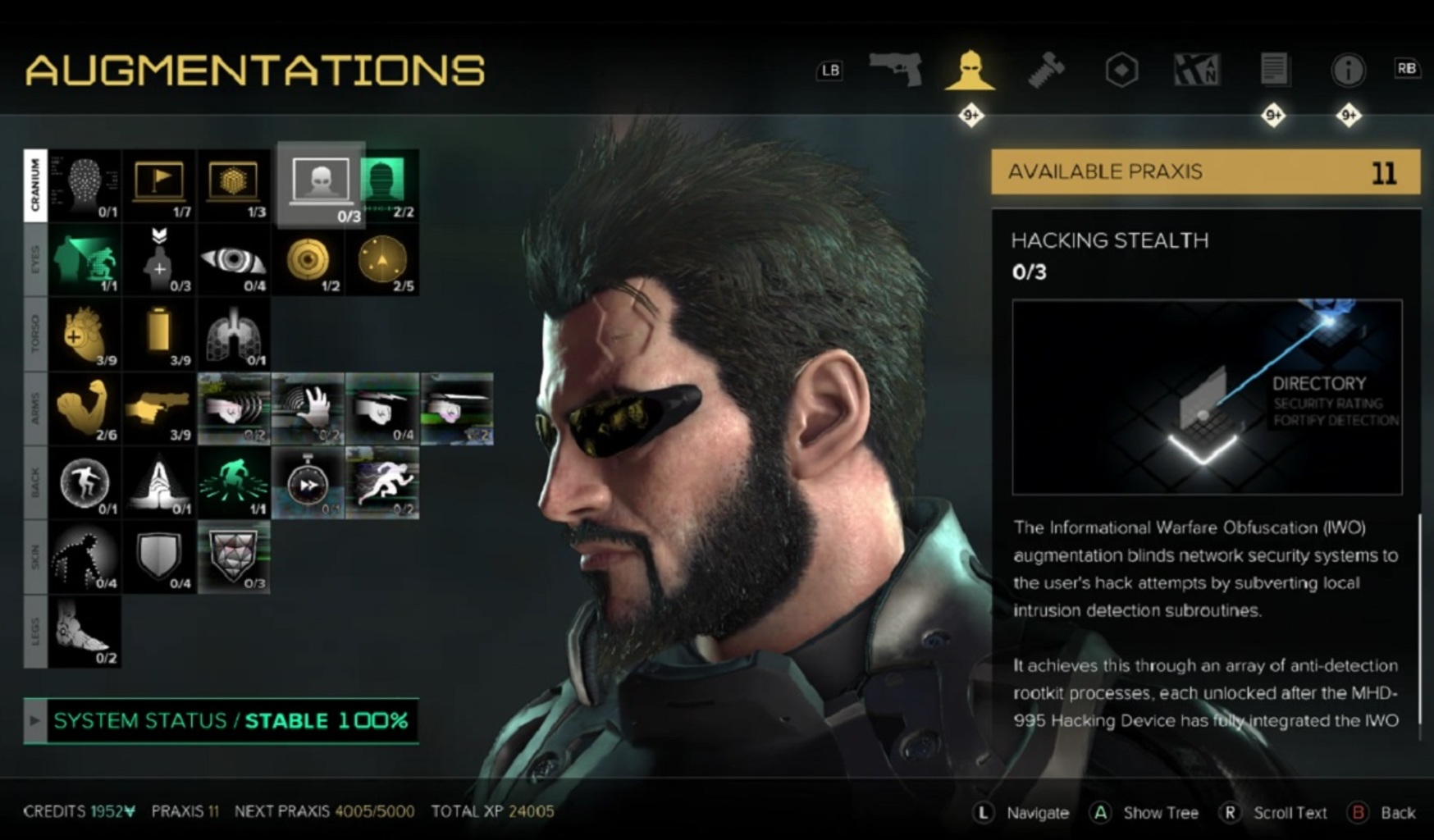Select the dotted head augmentation in Cranium
Viewport: 1434px width, 840px height.
tap(84, 184)
